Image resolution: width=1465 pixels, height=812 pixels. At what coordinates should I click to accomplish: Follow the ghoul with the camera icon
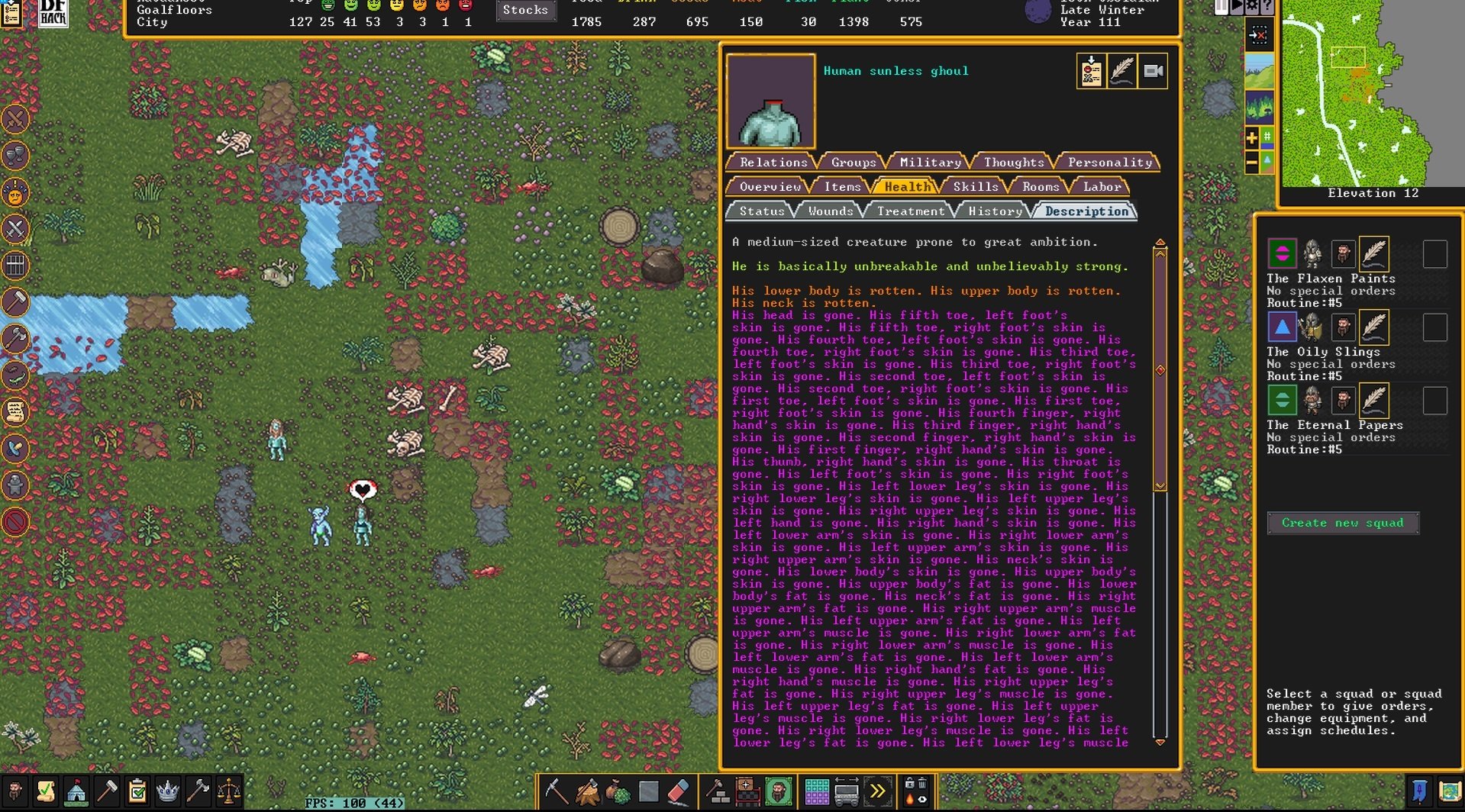pyautogui.click(x=1153, y=71)
